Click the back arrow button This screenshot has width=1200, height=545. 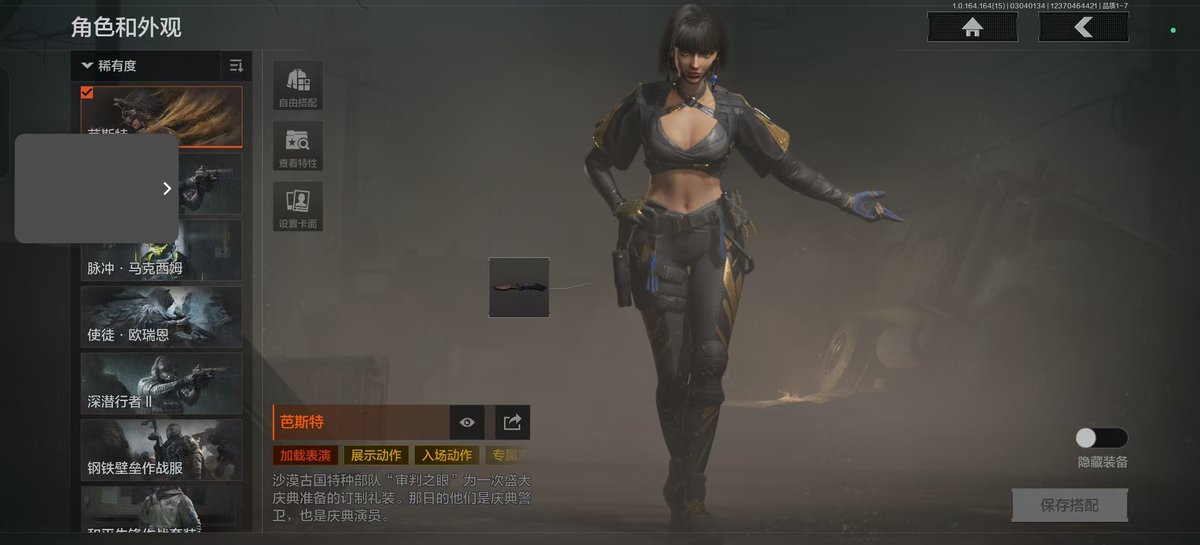pos(1083,28)
